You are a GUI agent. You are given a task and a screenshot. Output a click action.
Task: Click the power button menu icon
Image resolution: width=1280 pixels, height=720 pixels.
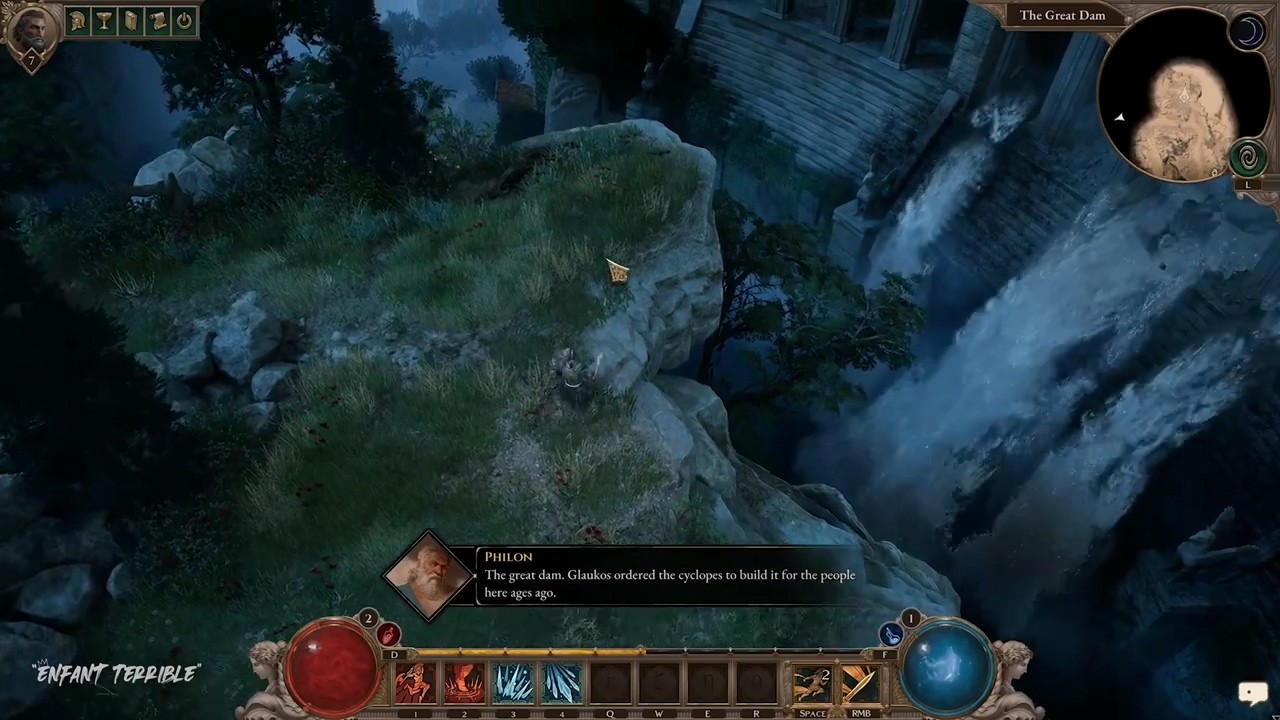pyautogui.click(x=184, y=21)
